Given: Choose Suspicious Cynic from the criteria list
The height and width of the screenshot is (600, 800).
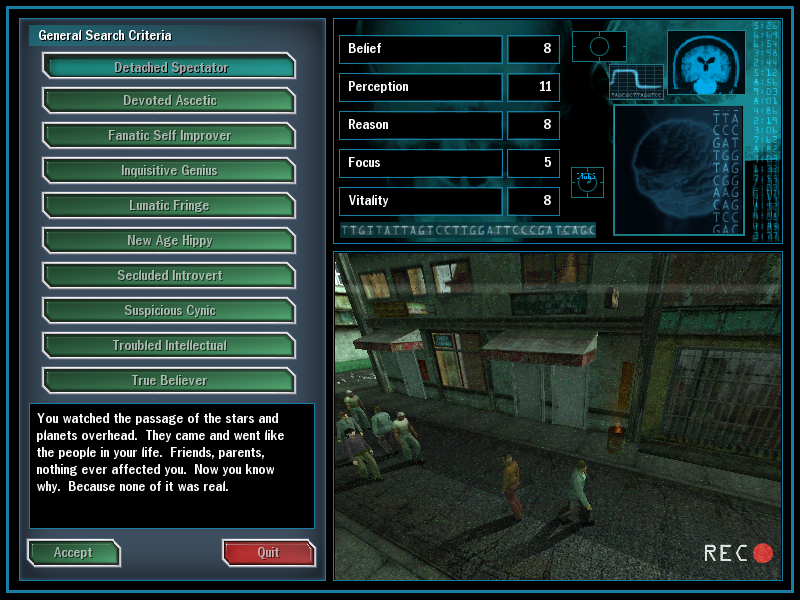Looking at the screenshot, I should (170, 311).
